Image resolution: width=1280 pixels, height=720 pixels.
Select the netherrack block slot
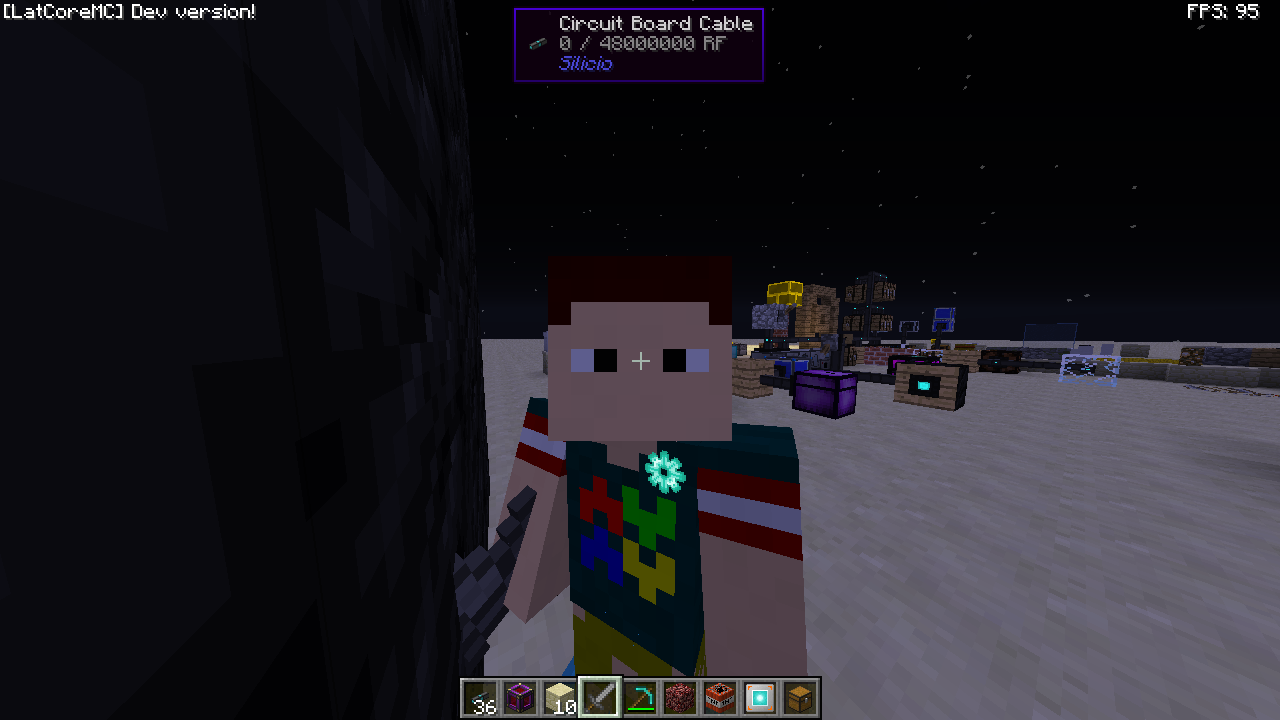click(680, 697)
